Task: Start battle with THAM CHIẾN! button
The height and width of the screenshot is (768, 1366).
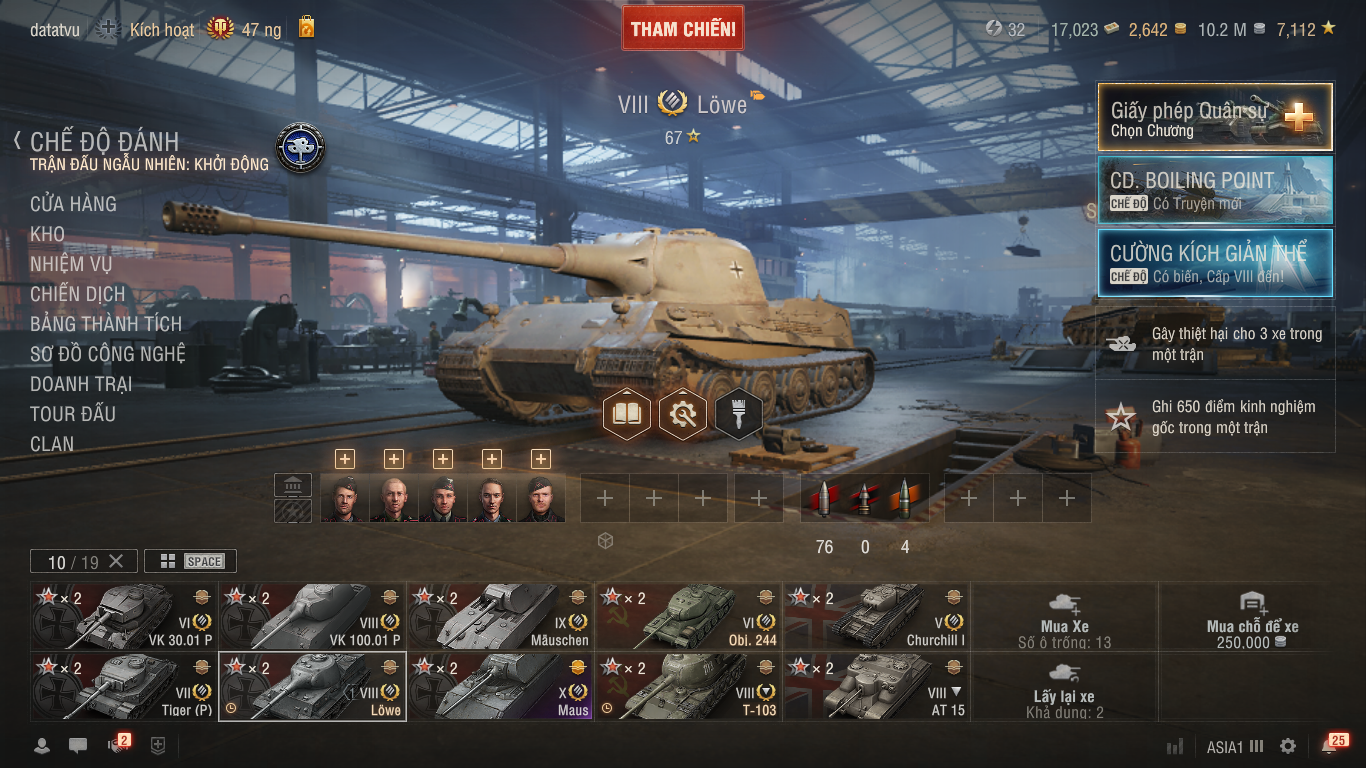Action: [683, 29]
